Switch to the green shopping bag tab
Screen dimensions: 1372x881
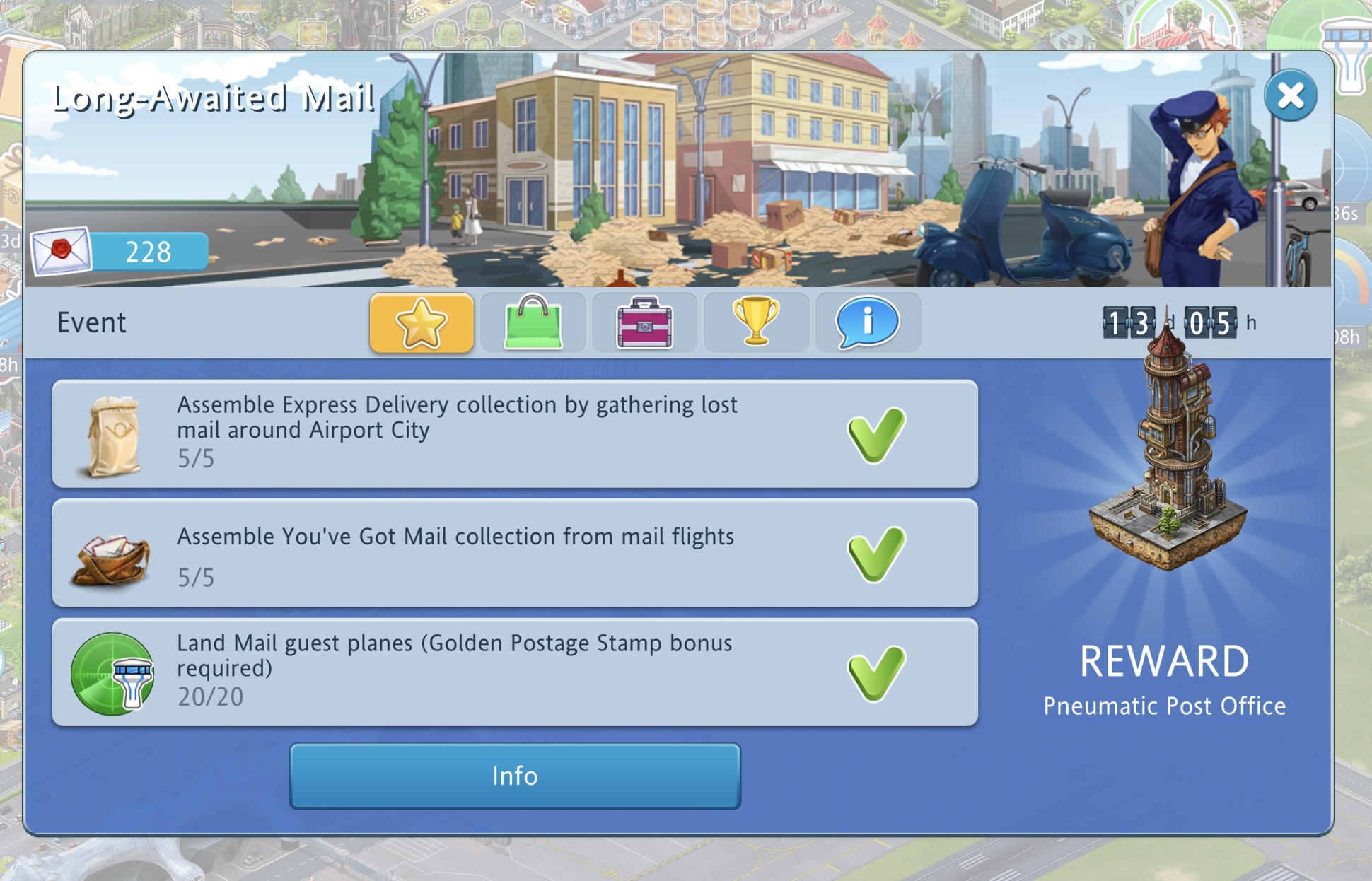pyautogui.click(x=533, y=323)
